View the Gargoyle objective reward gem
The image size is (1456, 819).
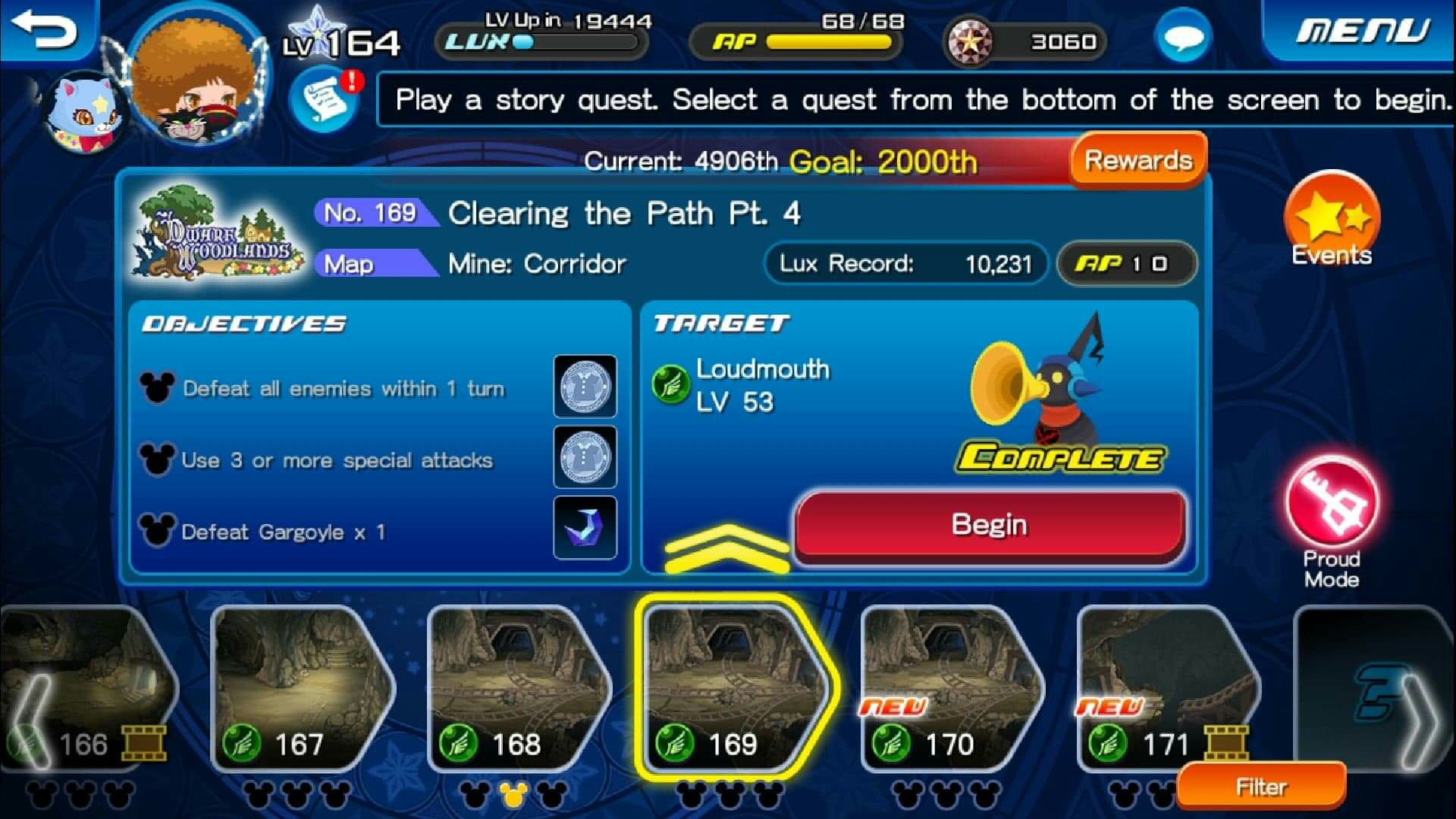click(585, 528)
